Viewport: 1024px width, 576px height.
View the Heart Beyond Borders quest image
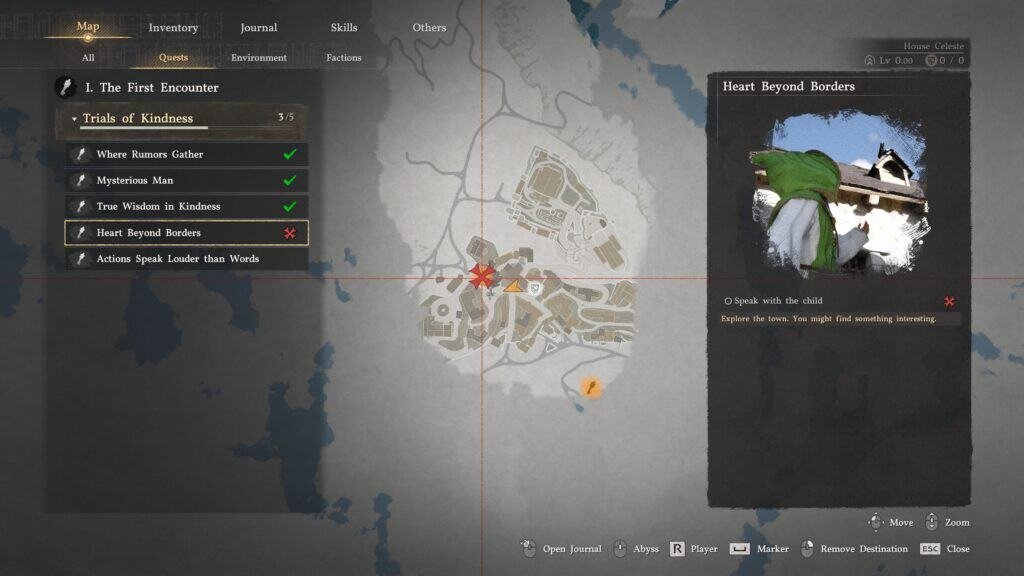(838, 195)
